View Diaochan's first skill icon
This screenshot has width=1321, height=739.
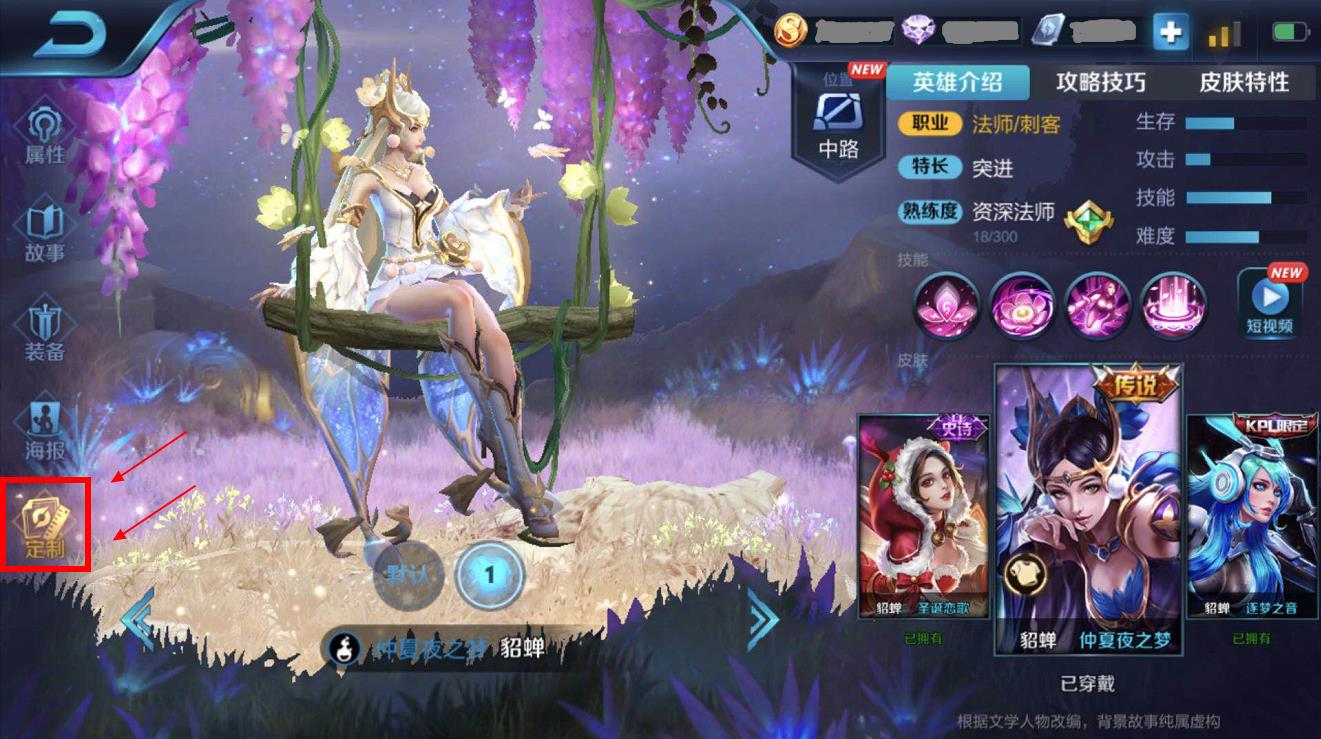[x=945, y=307]
